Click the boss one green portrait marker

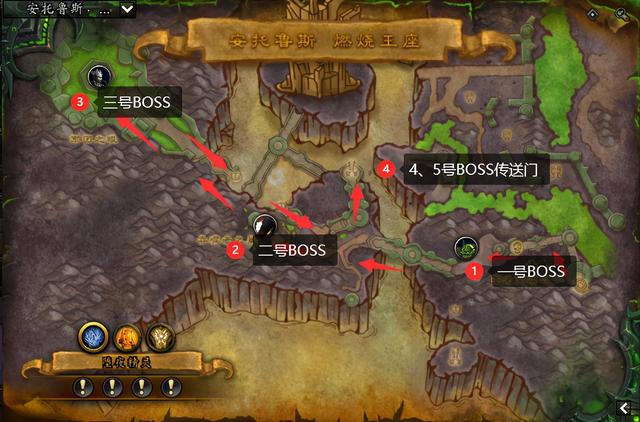[x=465, y=247]
